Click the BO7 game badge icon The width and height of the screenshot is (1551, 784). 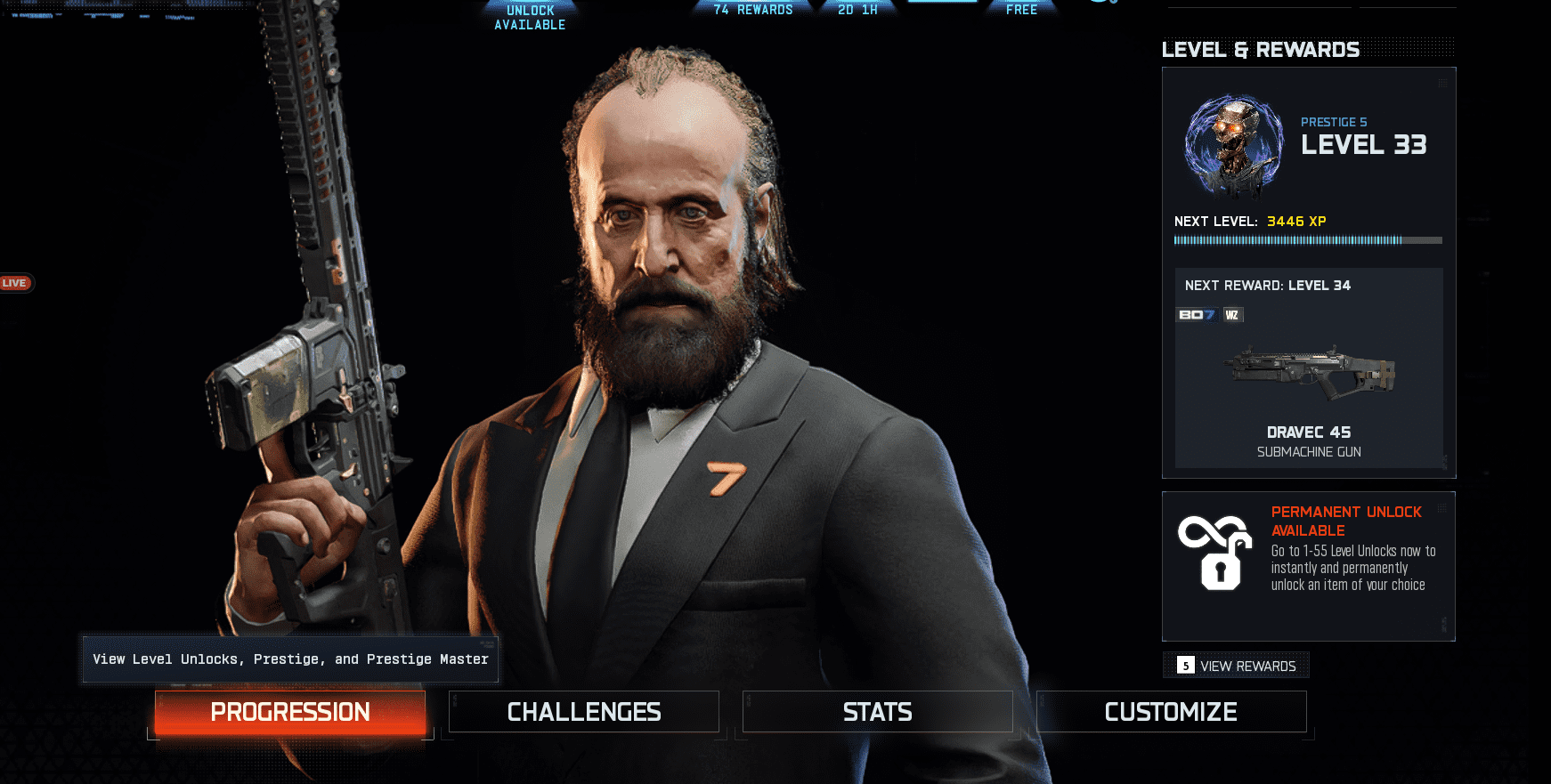click(x=1195, y=314)
